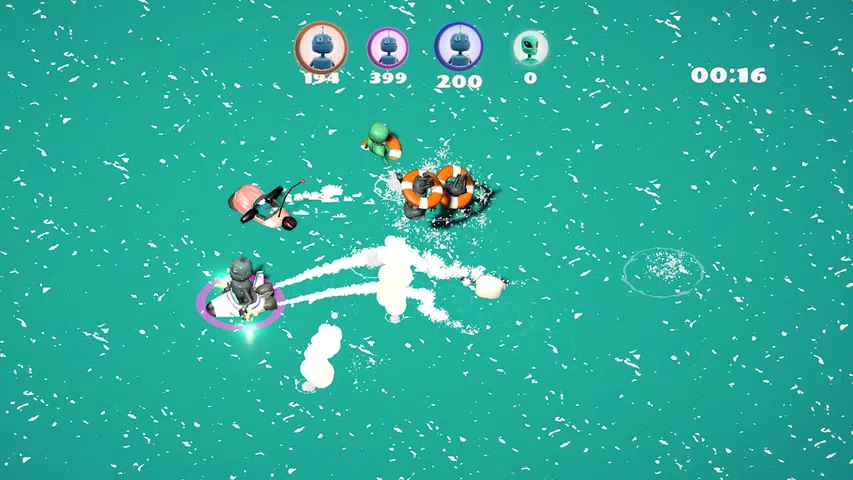Choose the blue-ringed robot player portrait
The image size is (853, 480).
(x=458, y=46)
